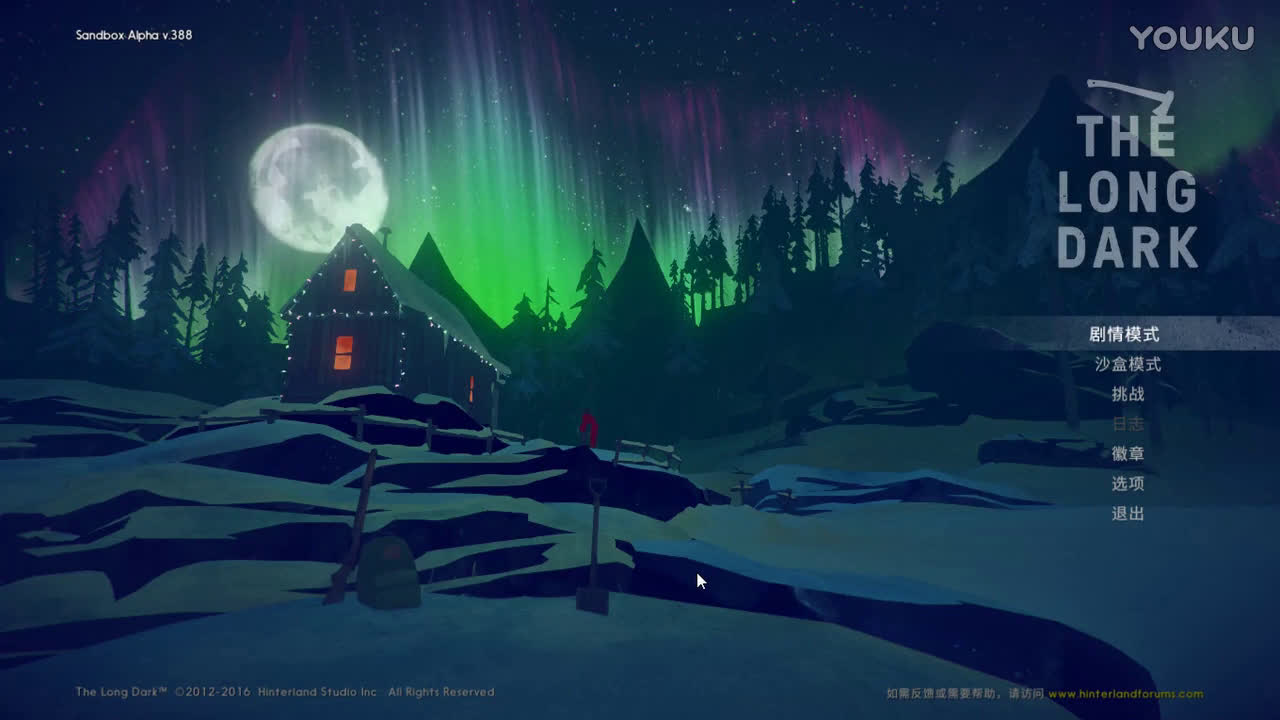
Task: Visit the hinterlandforums.com link
Action: coord(1125,694)
